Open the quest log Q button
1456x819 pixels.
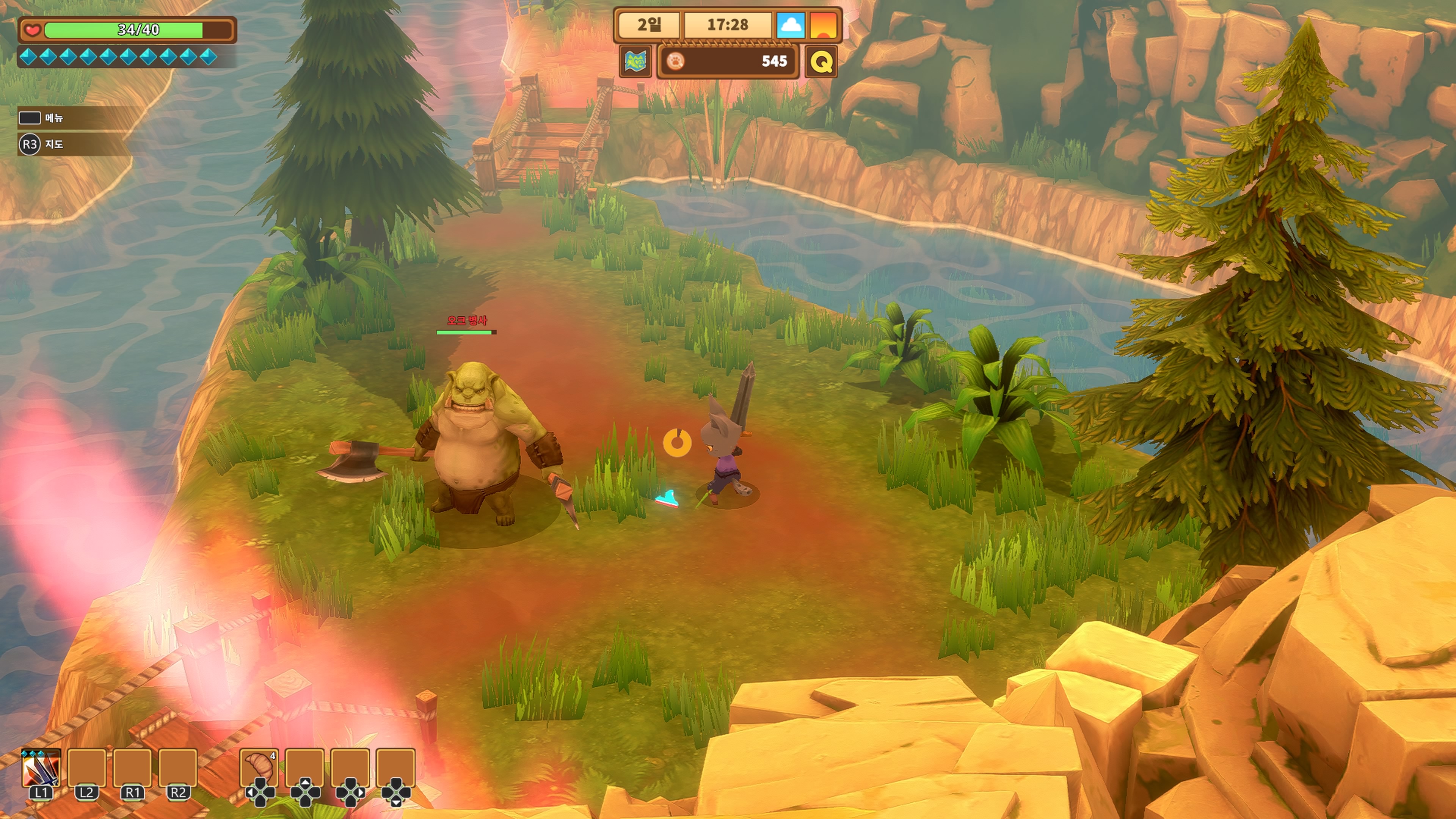(x=821, y=61)
